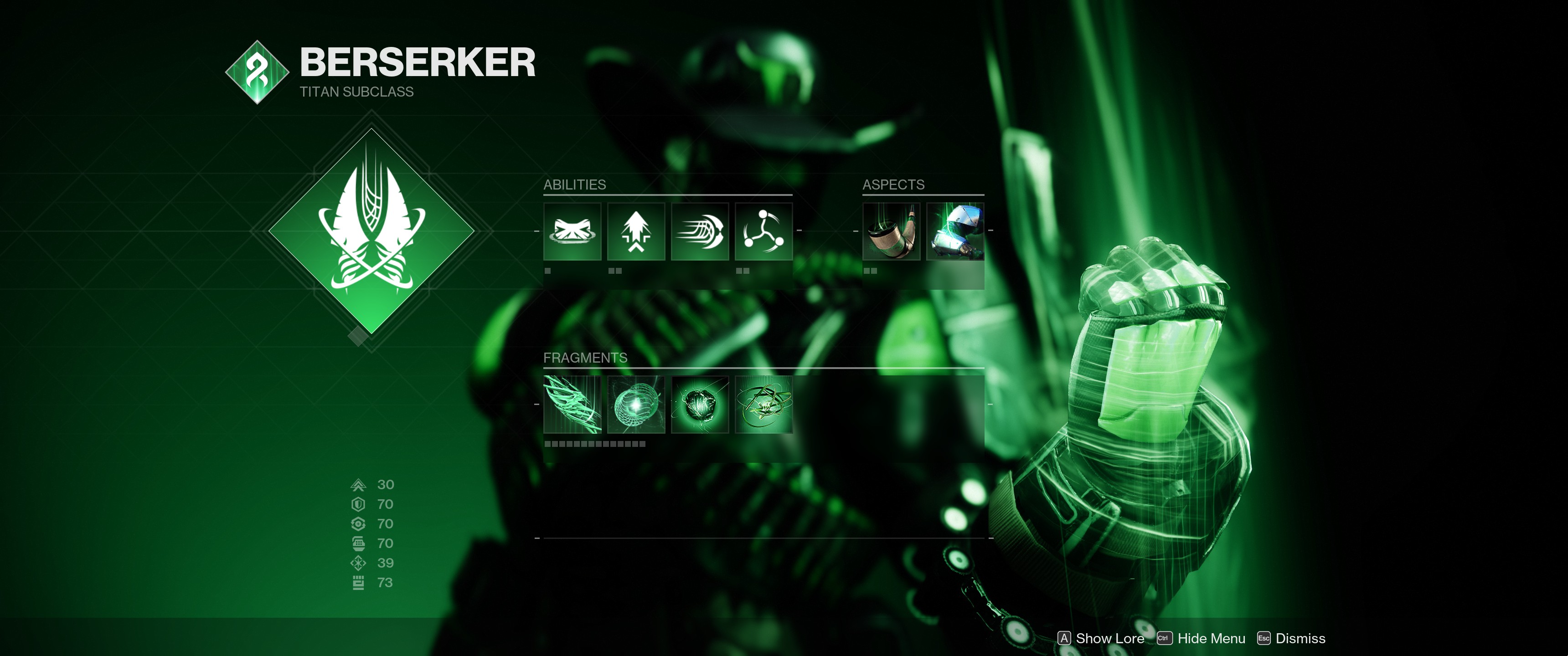
Task: Choose the looping green rings fragment
Action: tap(763, 405)
